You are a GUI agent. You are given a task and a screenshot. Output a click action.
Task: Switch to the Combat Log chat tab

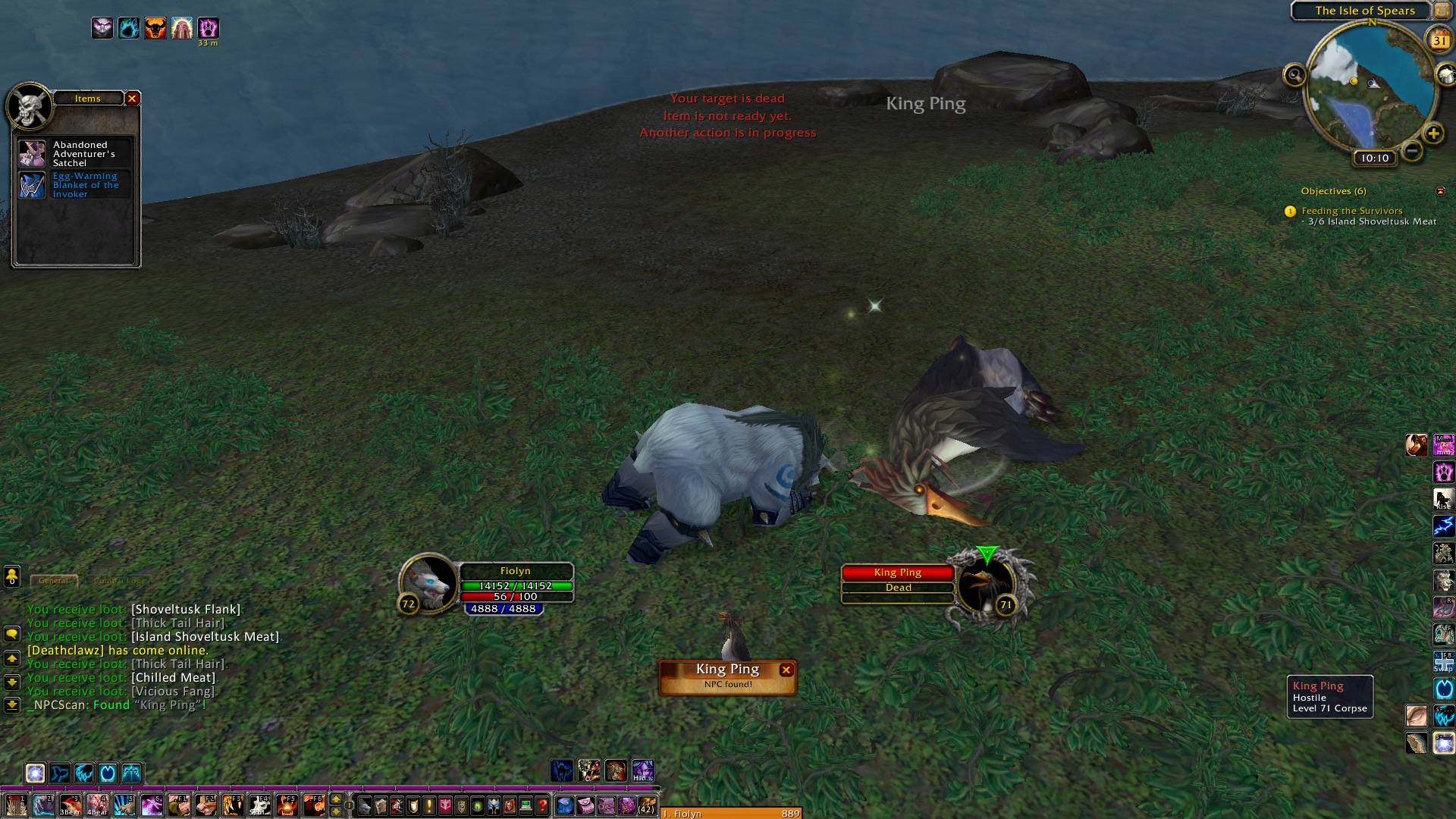coord(118,581)
